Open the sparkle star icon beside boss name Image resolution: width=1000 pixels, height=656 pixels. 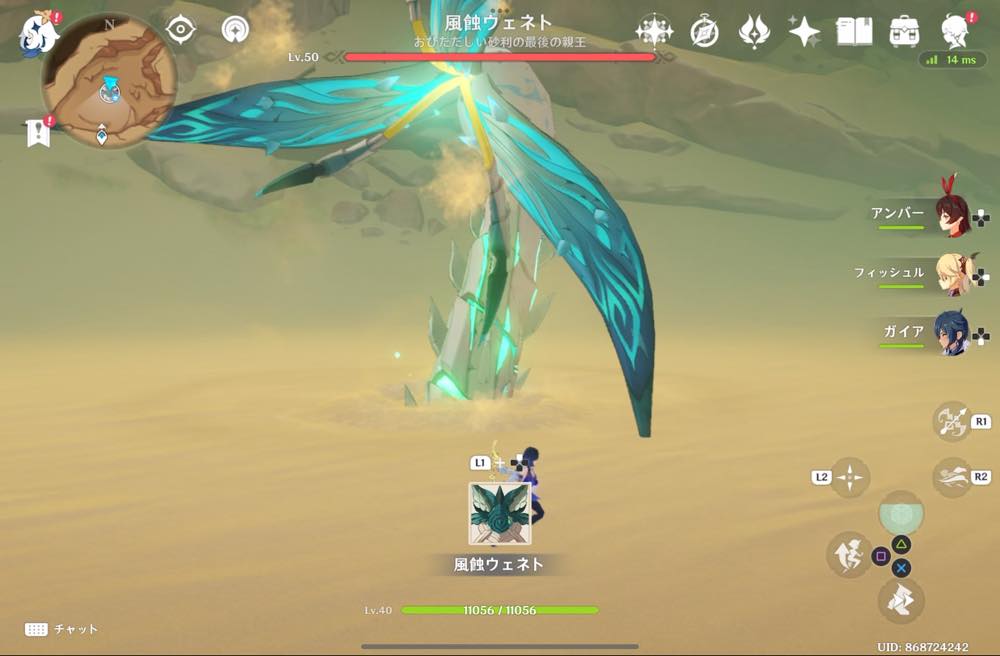[x=654, y=31]
